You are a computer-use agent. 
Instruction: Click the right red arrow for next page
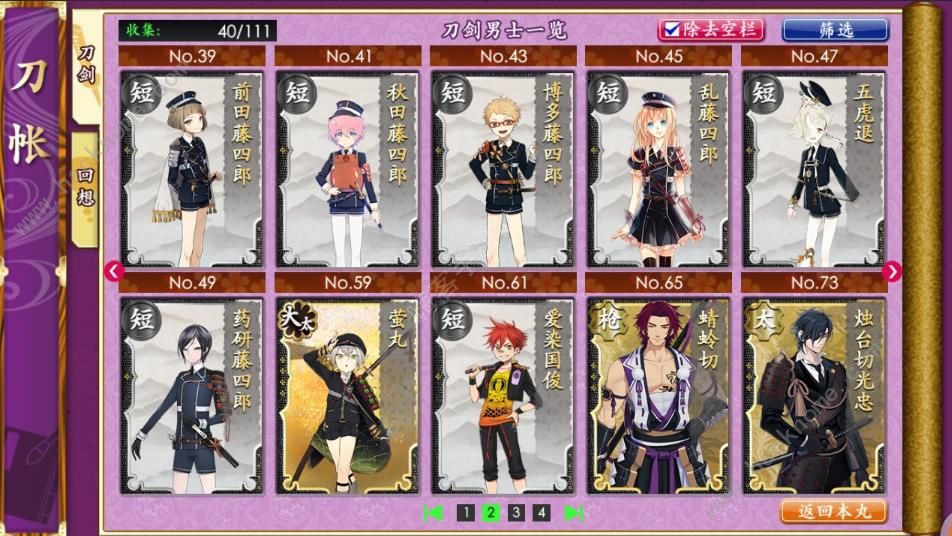[x=892, y=271]
